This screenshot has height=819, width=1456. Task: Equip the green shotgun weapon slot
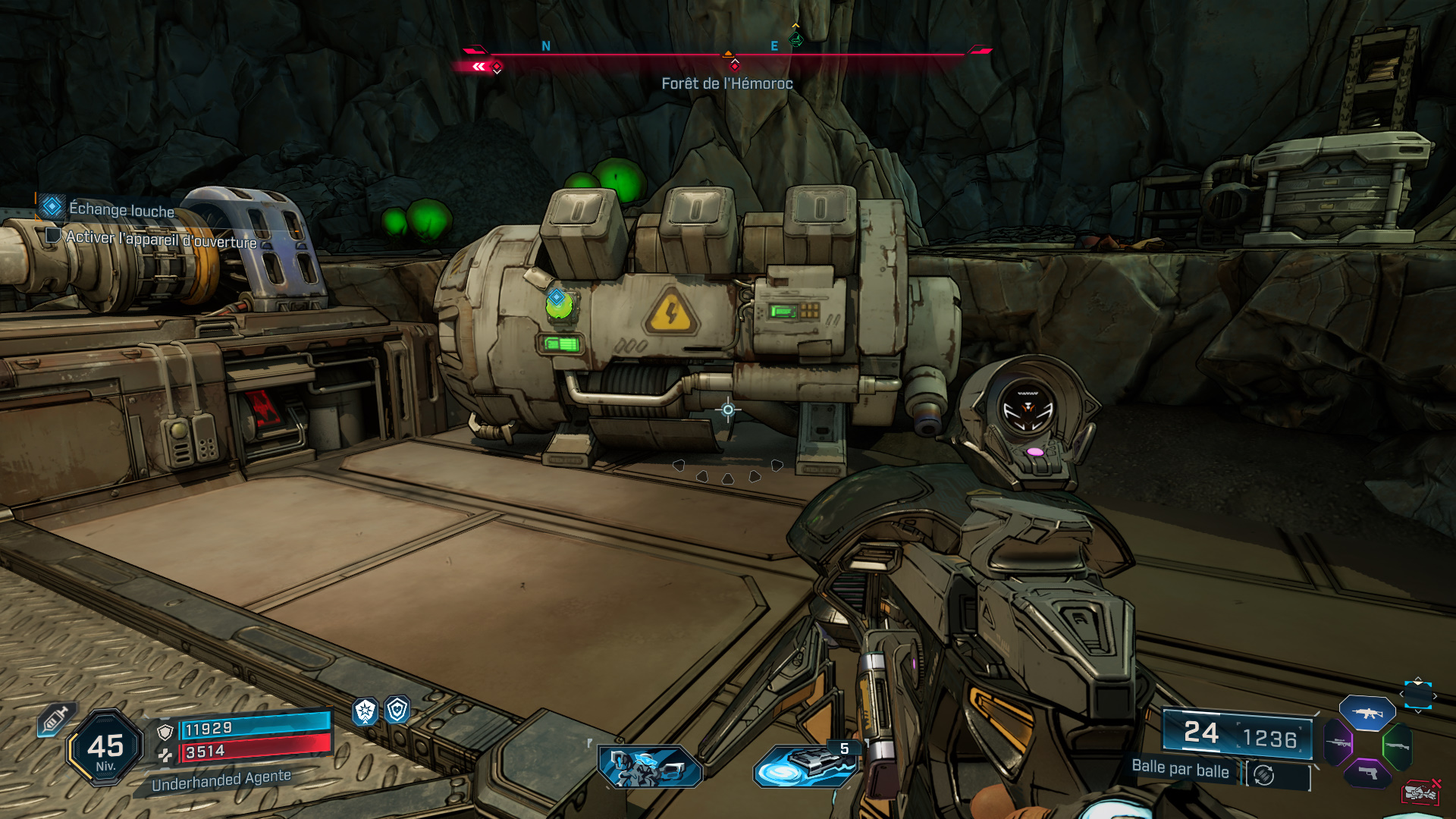tap(1397, 746)
